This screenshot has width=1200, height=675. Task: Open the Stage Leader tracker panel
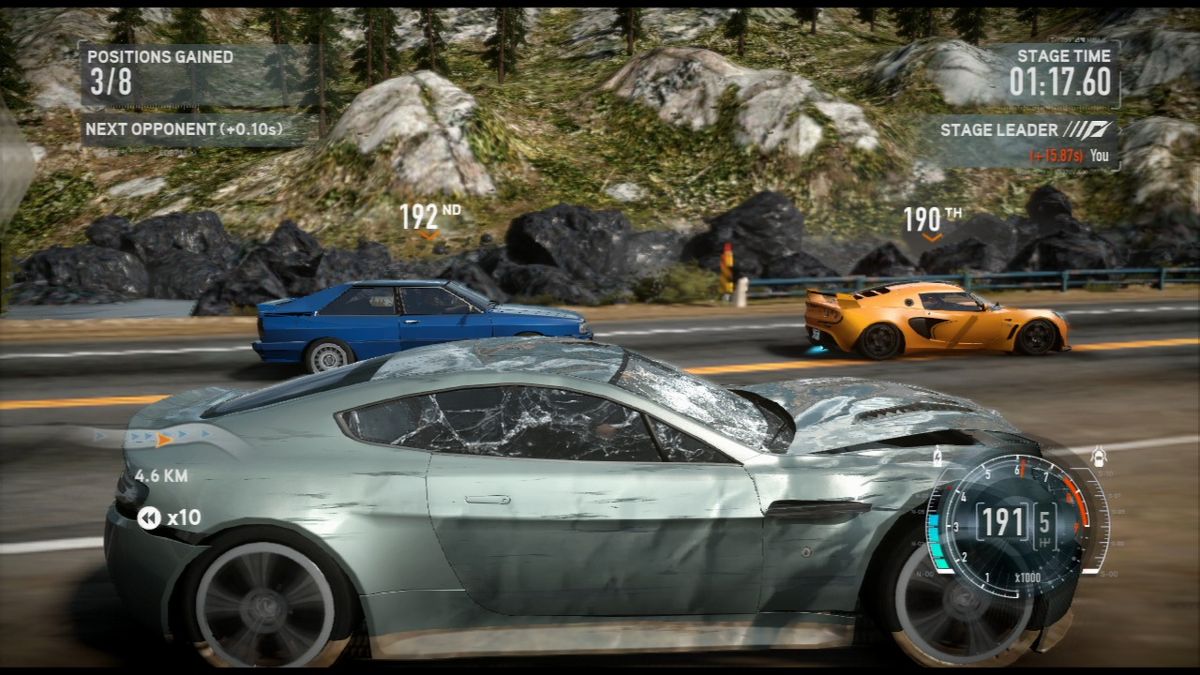pos(1022,141)
